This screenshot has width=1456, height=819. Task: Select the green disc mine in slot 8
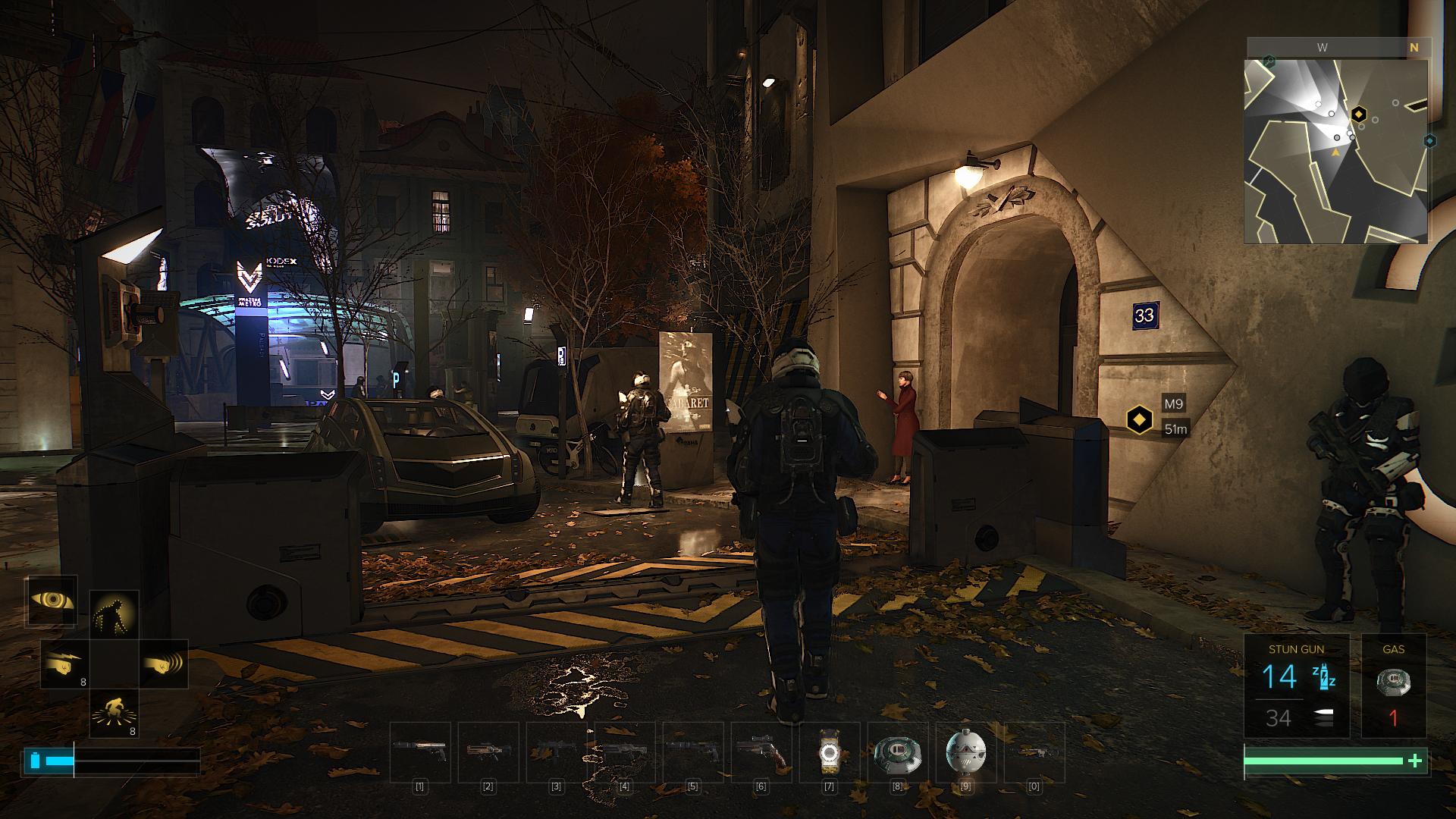(898, 752)
